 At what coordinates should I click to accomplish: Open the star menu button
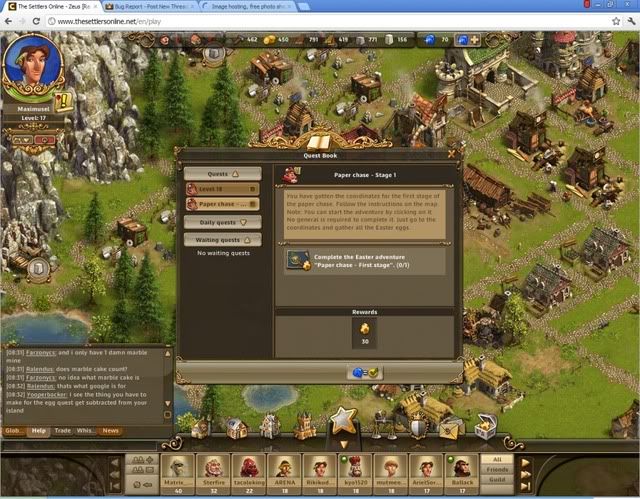click(343, 420)
